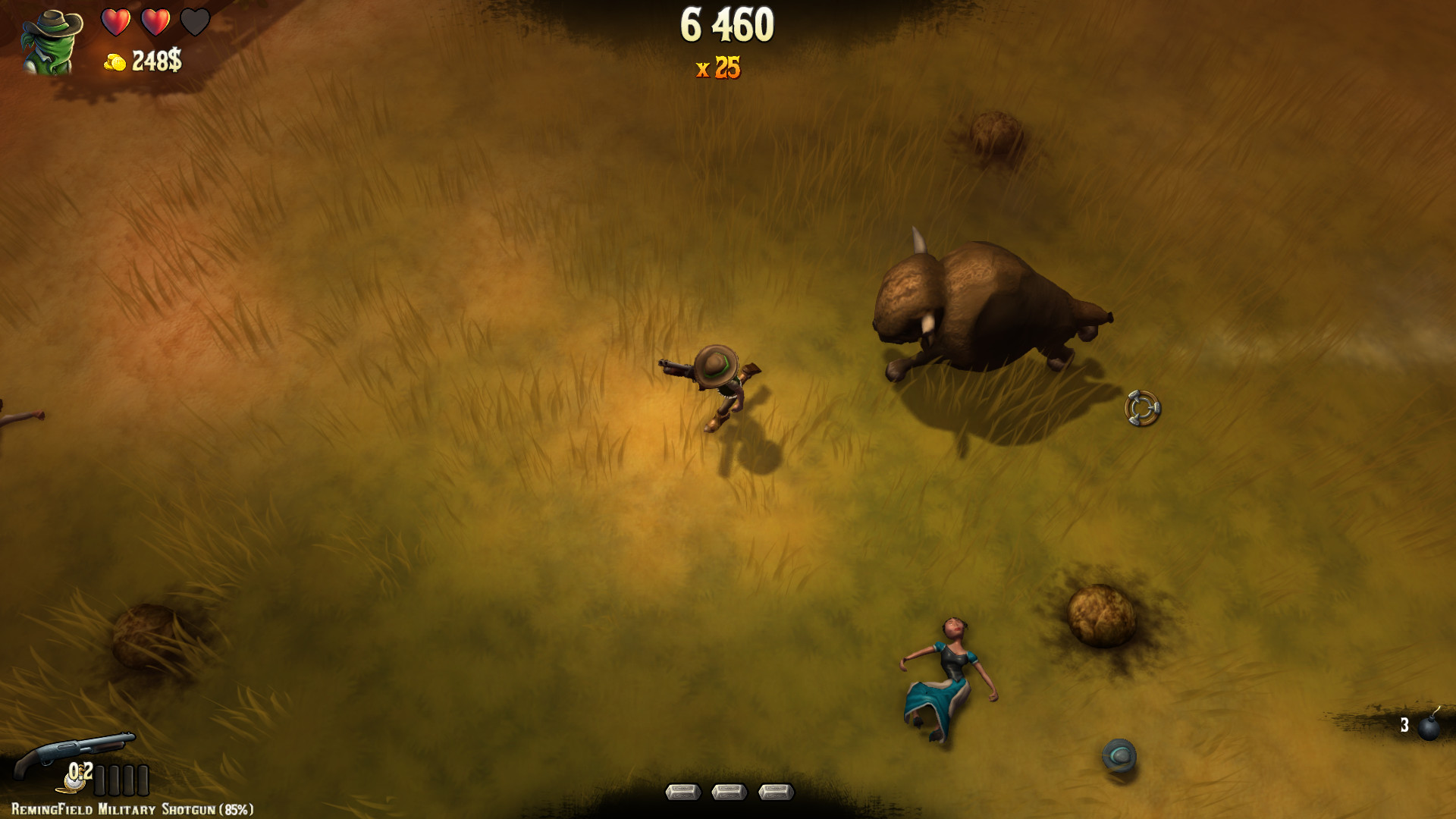Click the first silver ingot at bottom center
Screen dimensions: 1456x819
[x=683, y=792]
